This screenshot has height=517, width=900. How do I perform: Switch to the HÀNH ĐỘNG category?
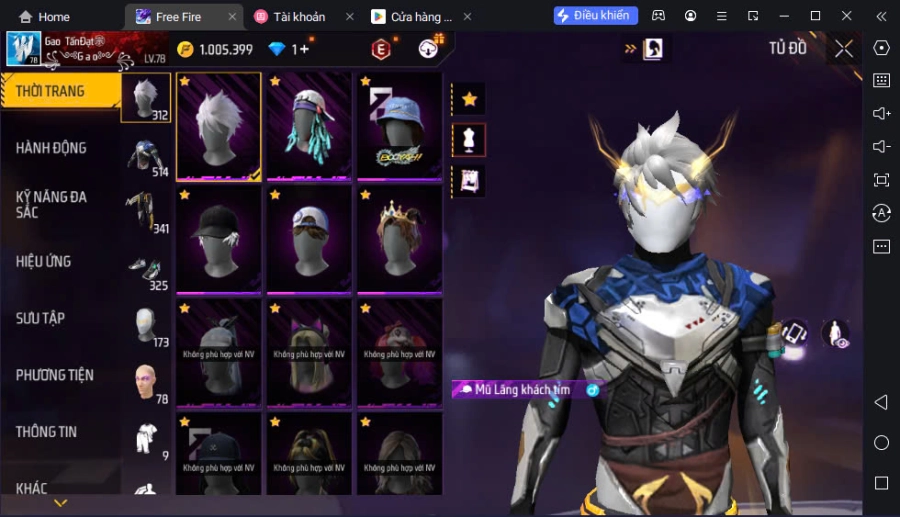pos(51,148)
